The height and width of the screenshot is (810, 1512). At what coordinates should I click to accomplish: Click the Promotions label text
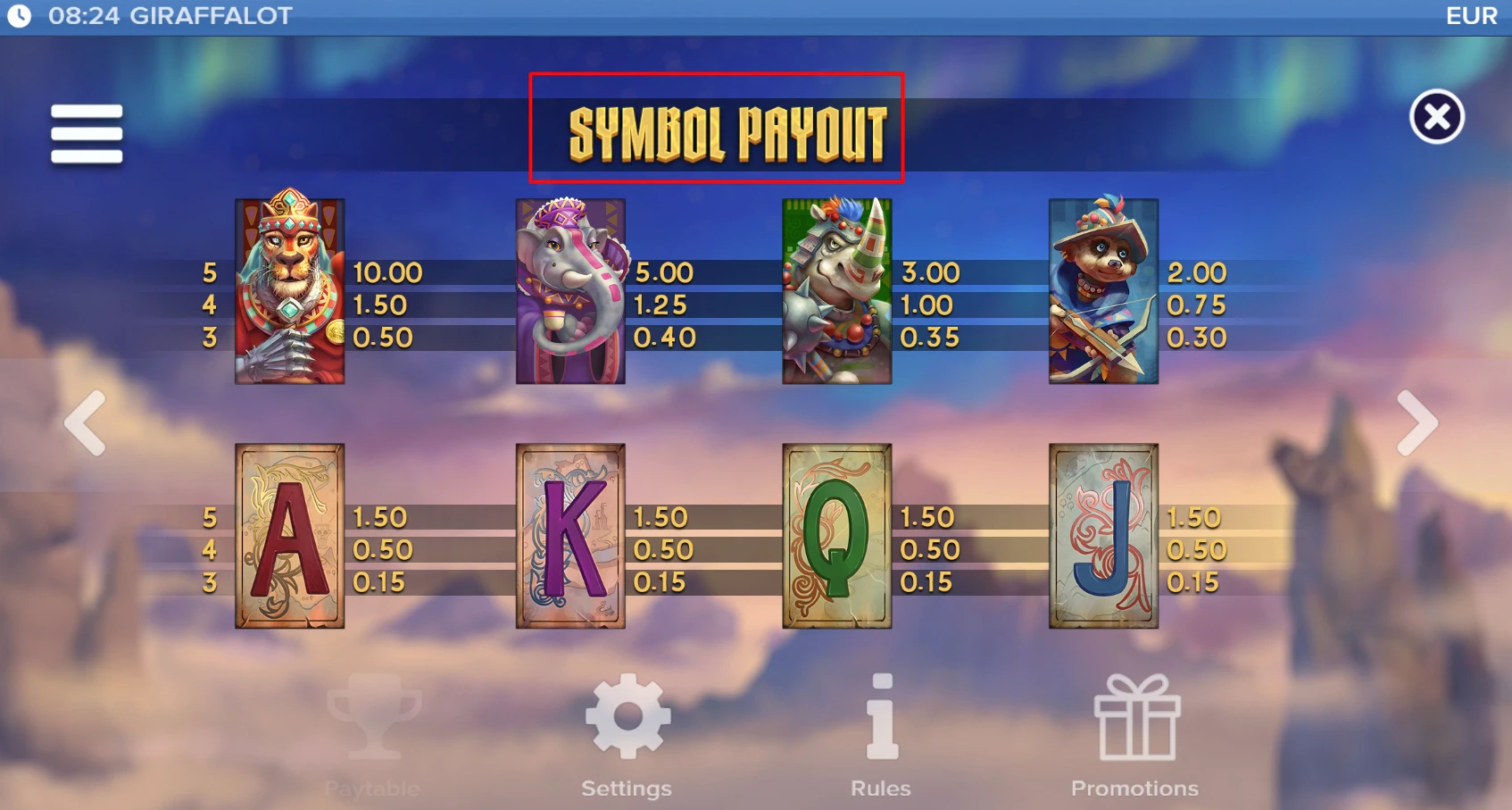[x=1134, y=789]
